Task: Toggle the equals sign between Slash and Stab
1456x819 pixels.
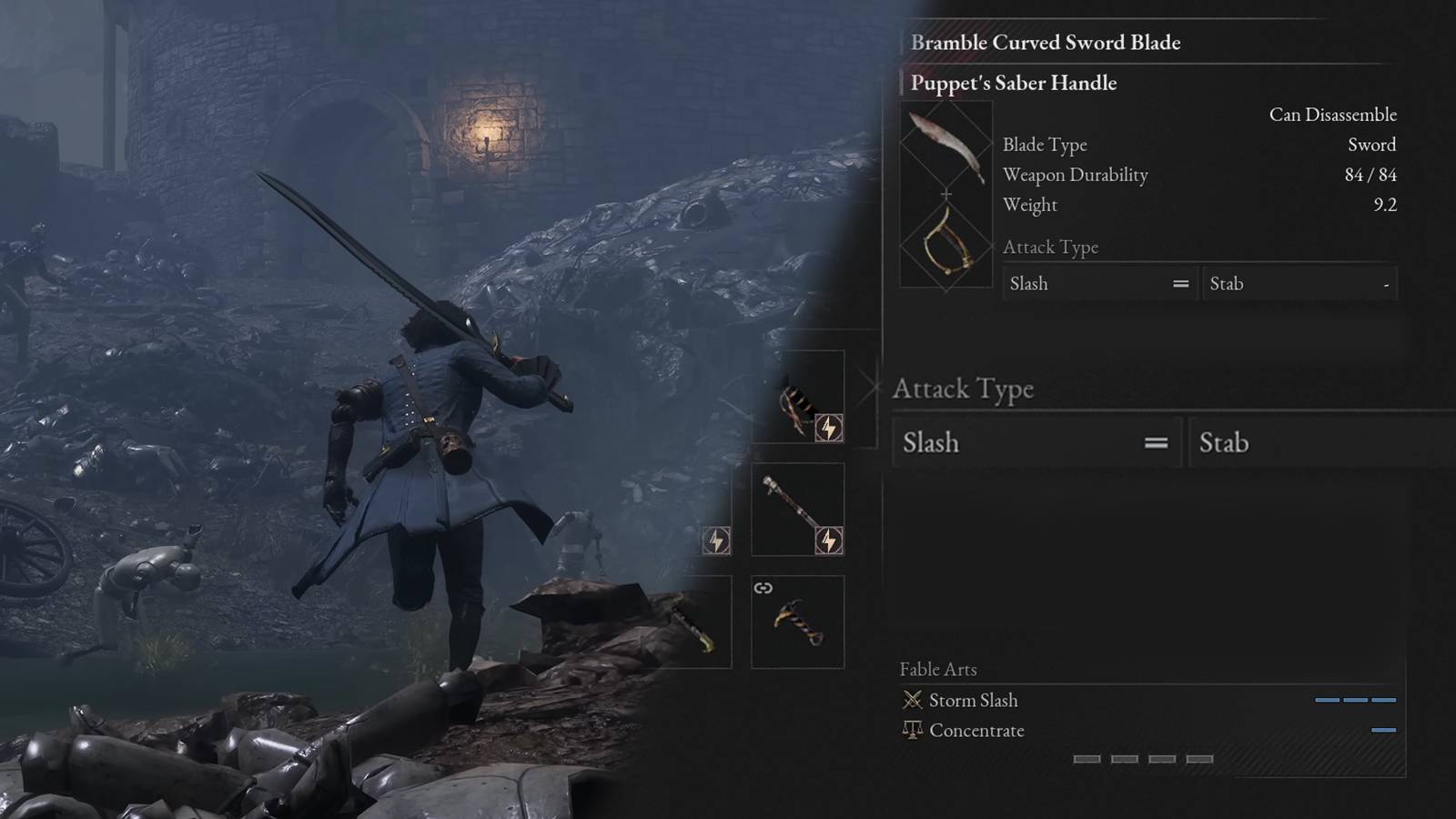Action: tap(1157, 442)
